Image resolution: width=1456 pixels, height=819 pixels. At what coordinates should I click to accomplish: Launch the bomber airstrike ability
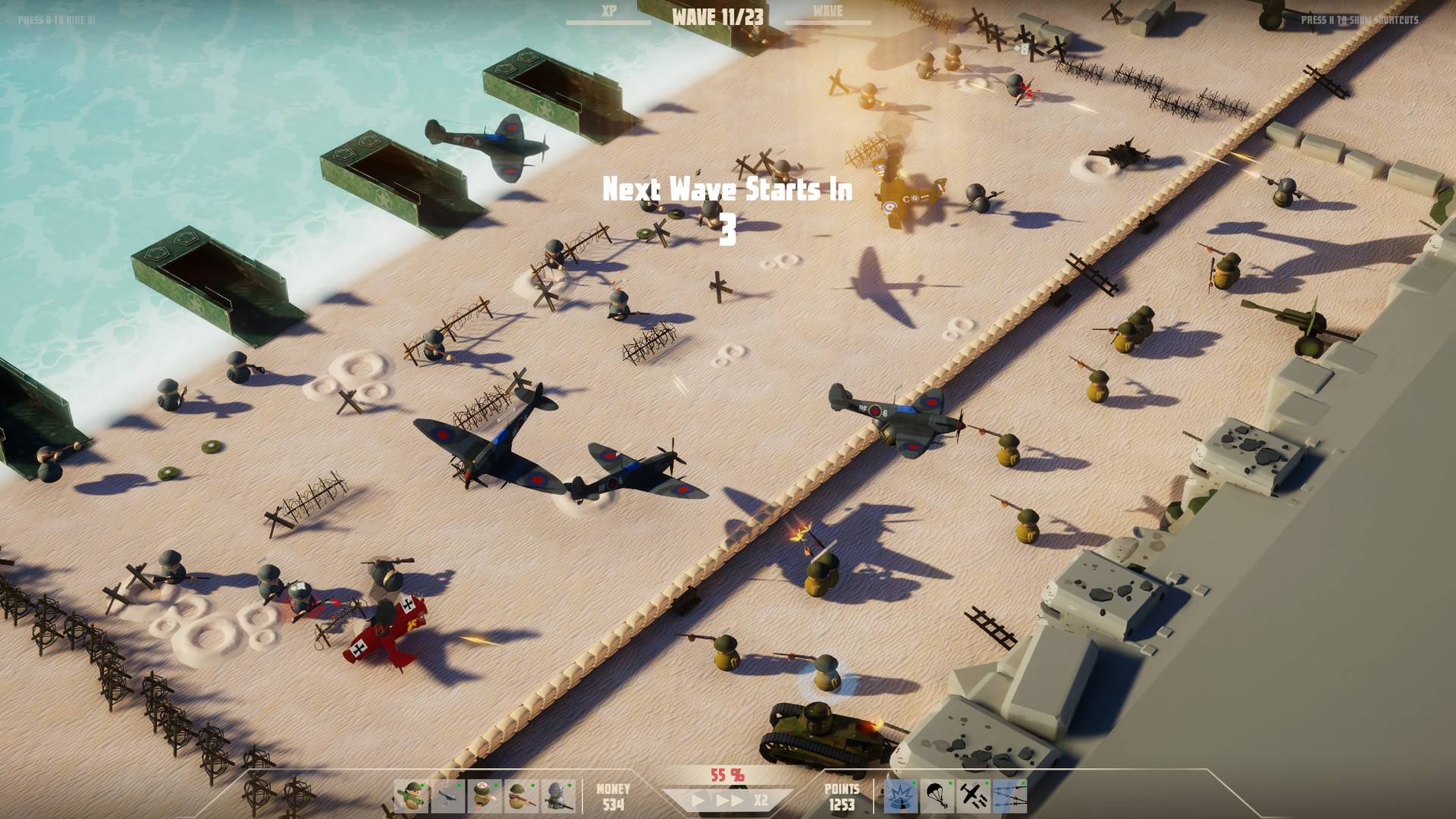tap(974, 797)
